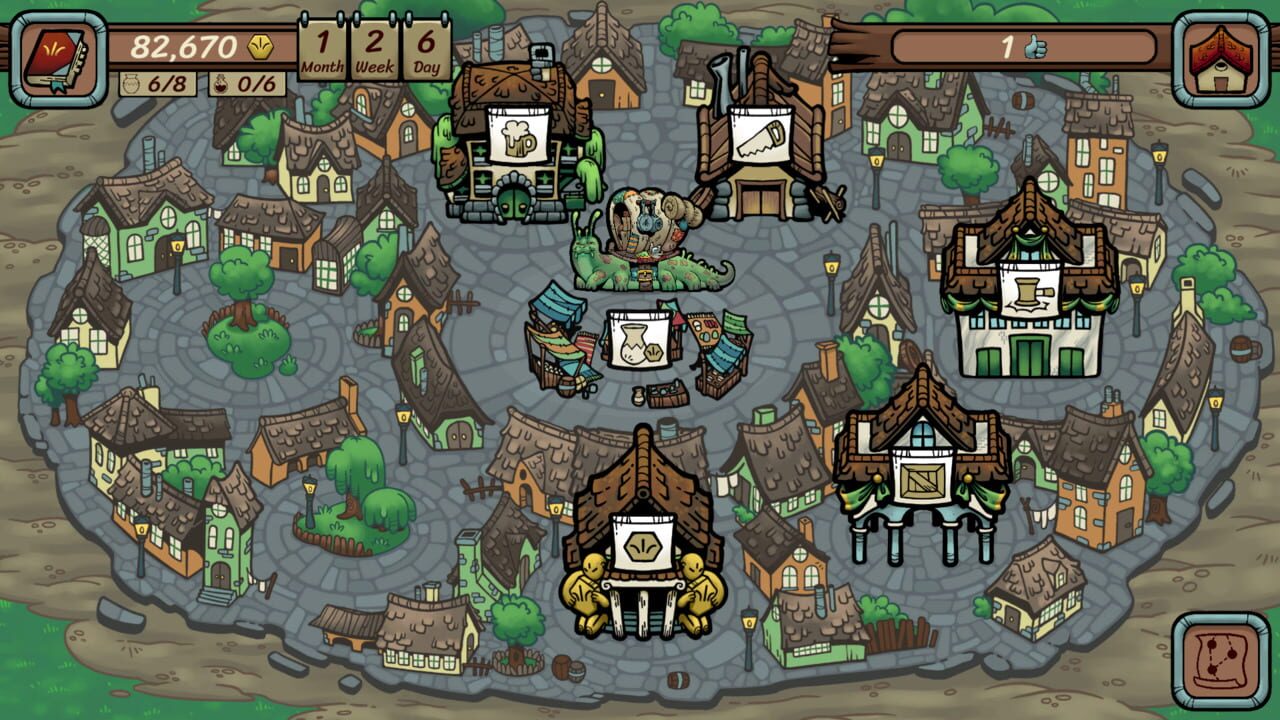Enter the hall flanked by golden statues
This screenshot has width=1280, height=720.
[640, 545]
